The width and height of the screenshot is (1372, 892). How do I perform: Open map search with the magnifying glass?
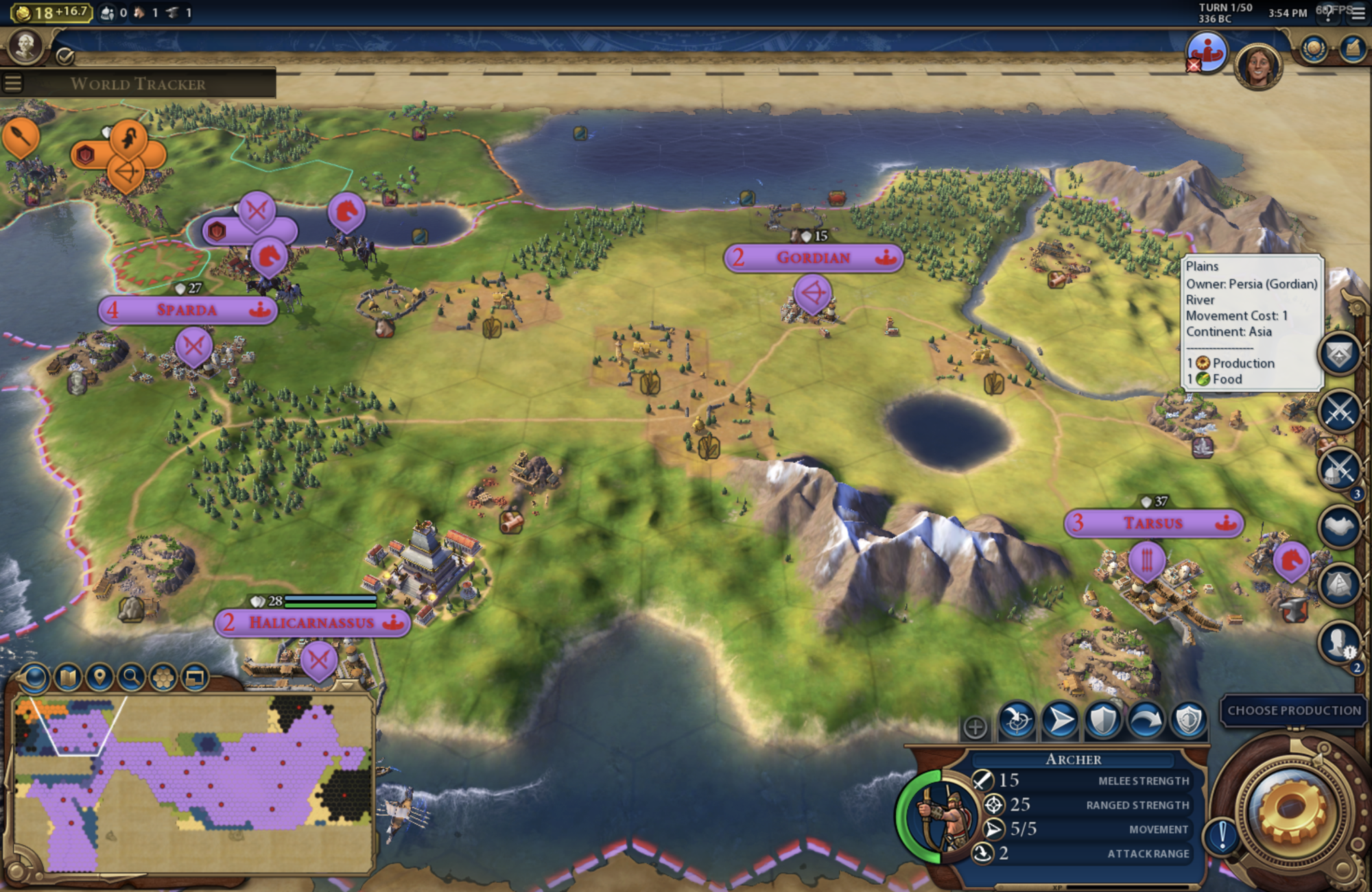point(130,677)
